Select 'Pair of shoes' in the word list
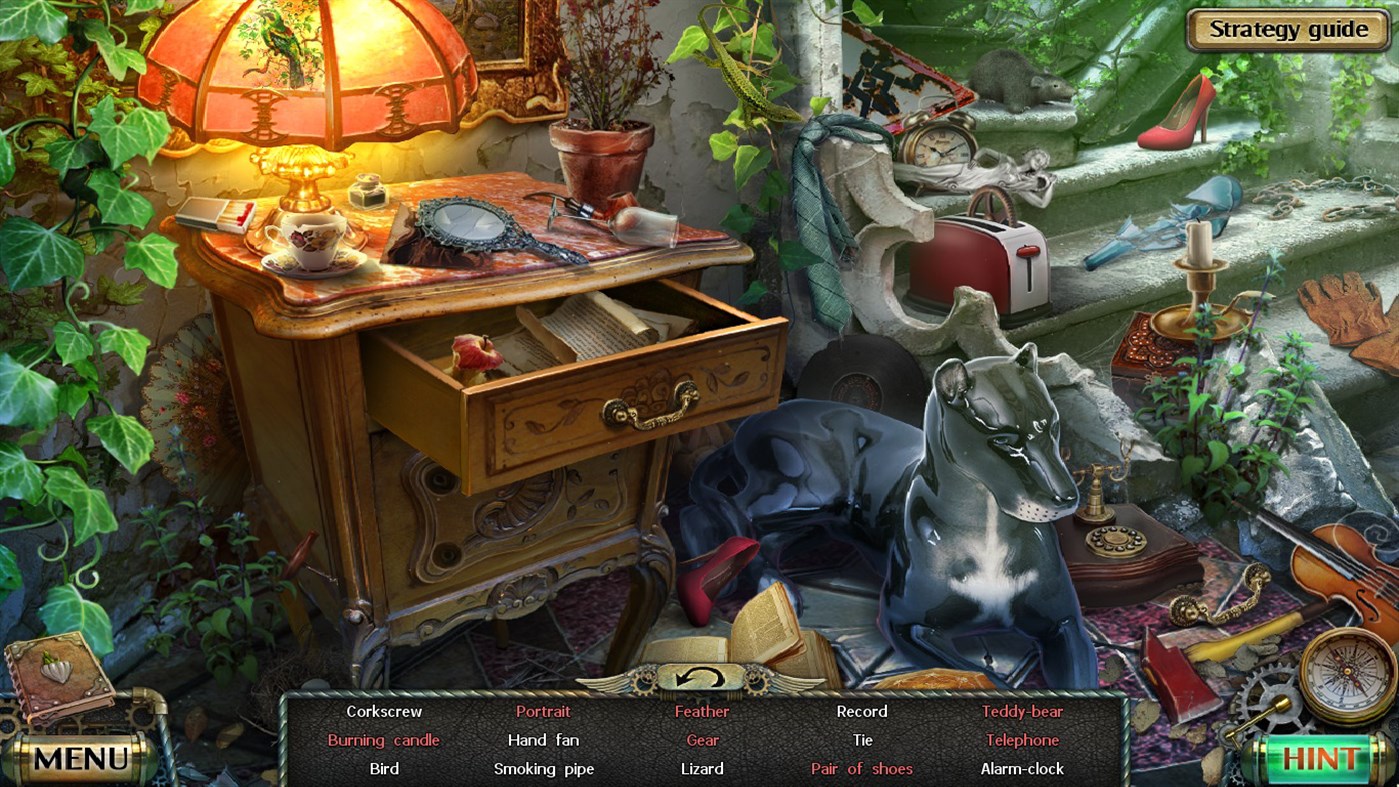1399x787 pixels. (860, 769)
